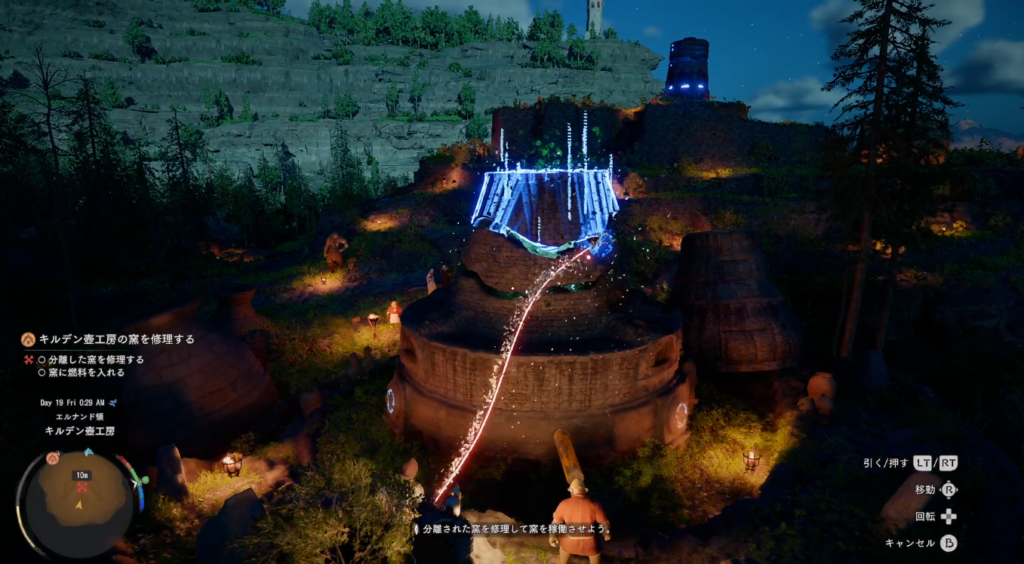Click the orange quest icon beside the quest title
This screenshot has height=564, width=1024.
(x=28, y=339)
